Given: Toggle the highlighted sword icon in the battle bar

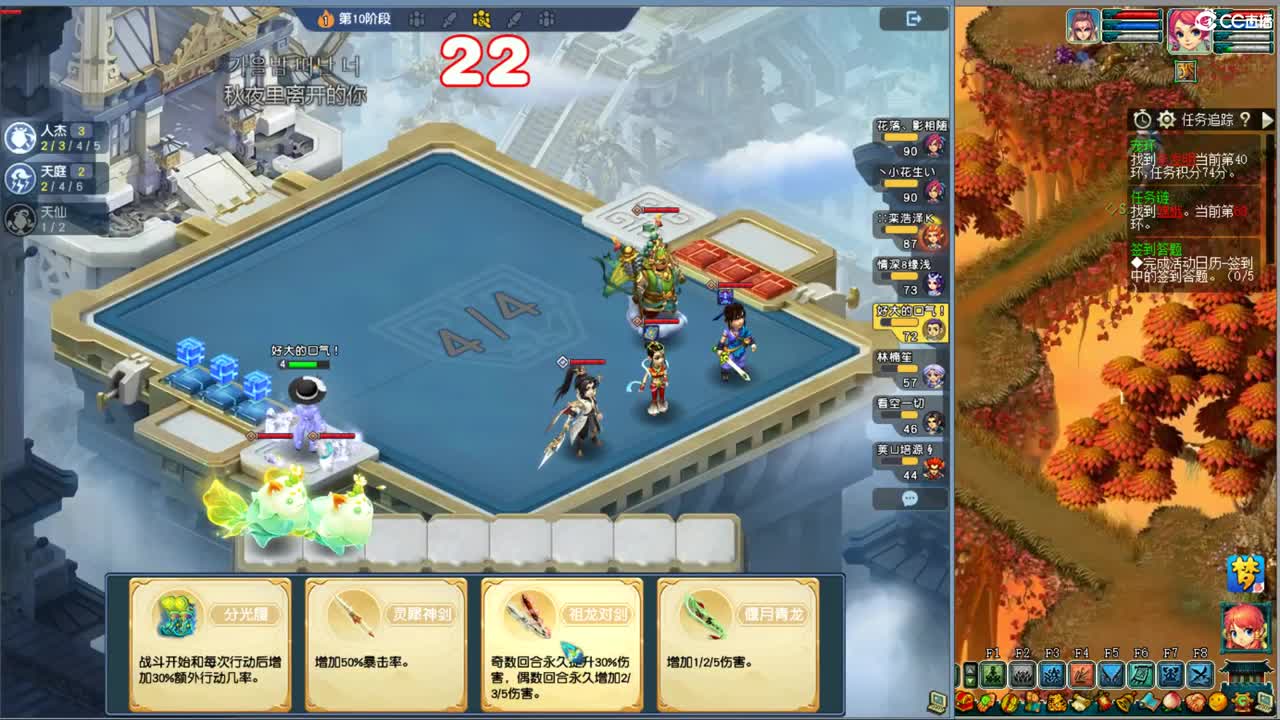Looking at the screenshot, I should coord(481,18).
